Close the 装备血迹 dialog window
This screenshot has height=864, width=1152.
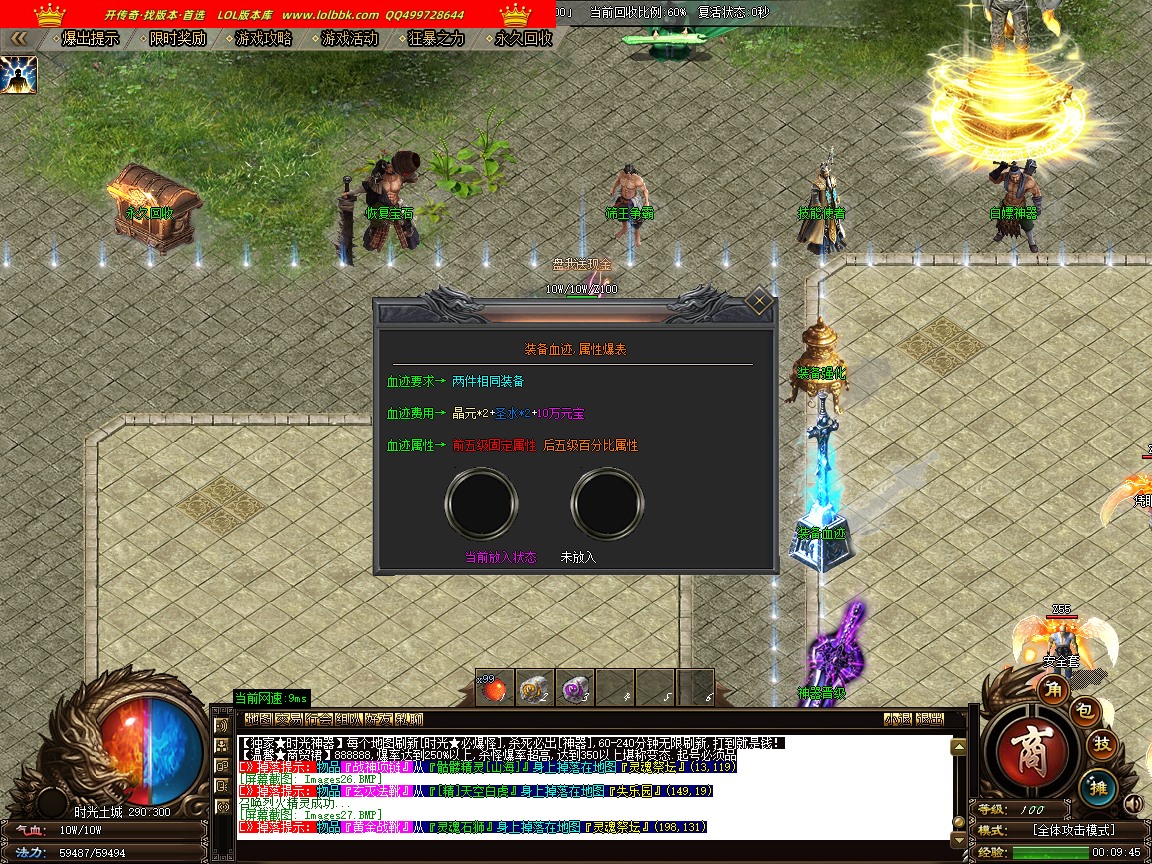tap(759, 300)
